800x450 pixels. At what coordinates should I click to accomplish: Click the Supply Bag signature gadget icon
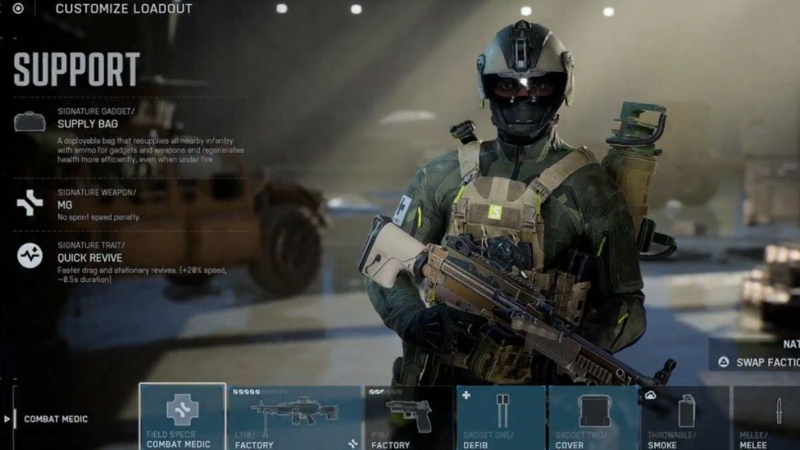click(29, 122)
